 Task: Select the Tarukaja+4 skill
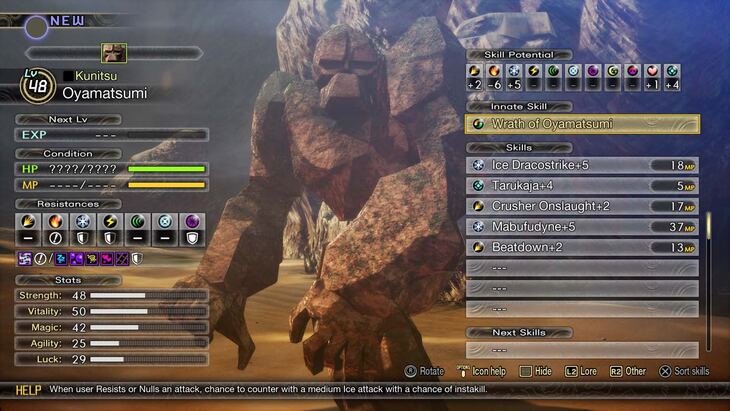[x=582, y=185]
